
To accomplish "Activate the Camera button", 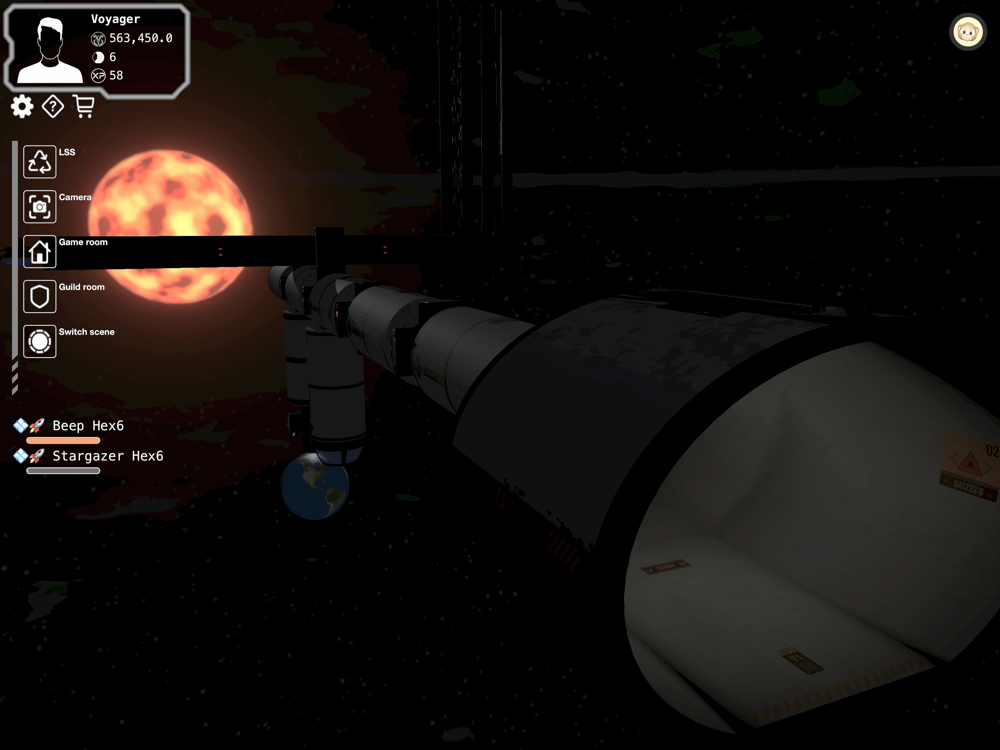I will [40, 207].
